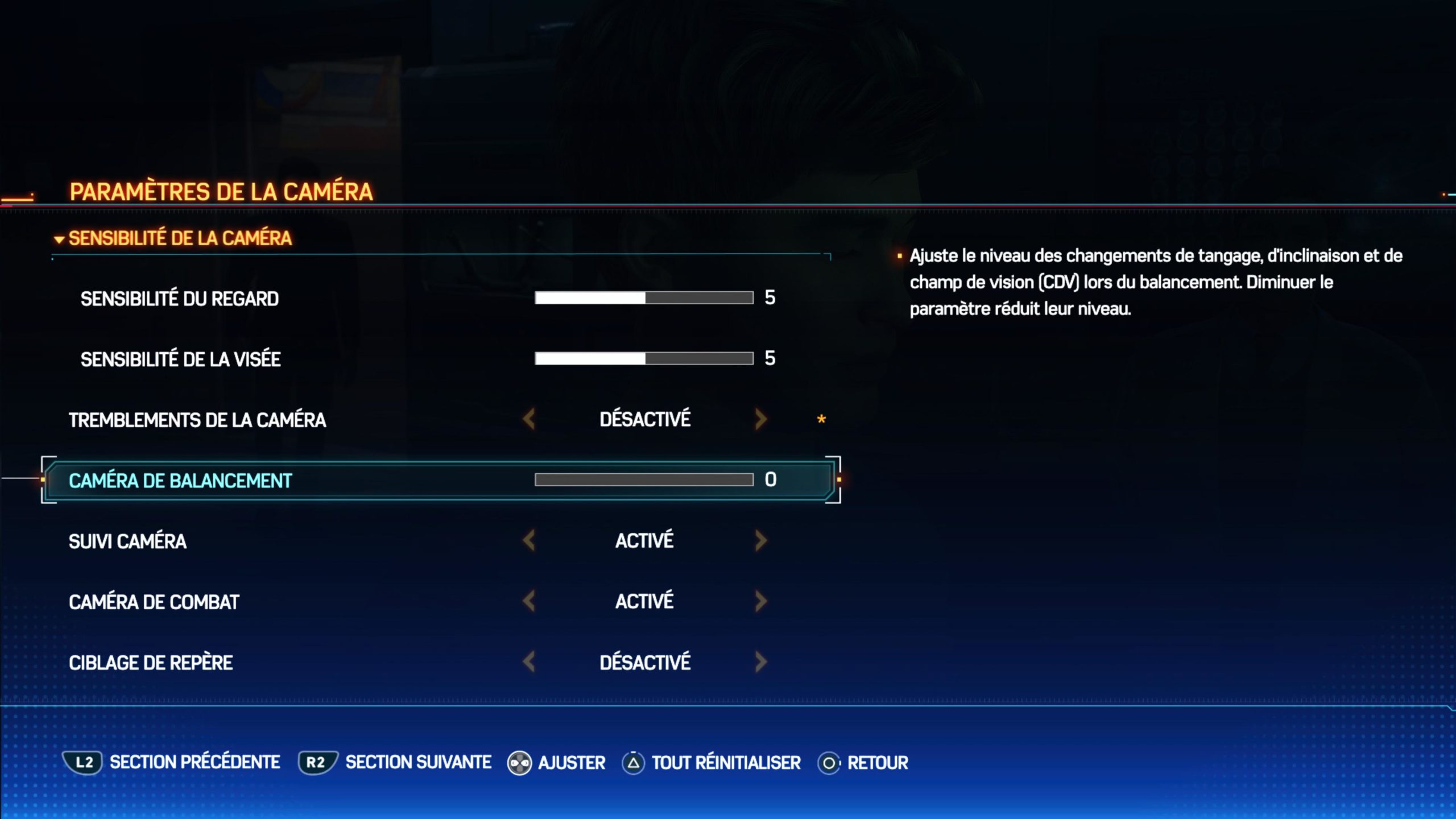Click right arrow for Ciblage de repère
The width and height of the screenshot is (1456, 819).
(x=761, y=662)
